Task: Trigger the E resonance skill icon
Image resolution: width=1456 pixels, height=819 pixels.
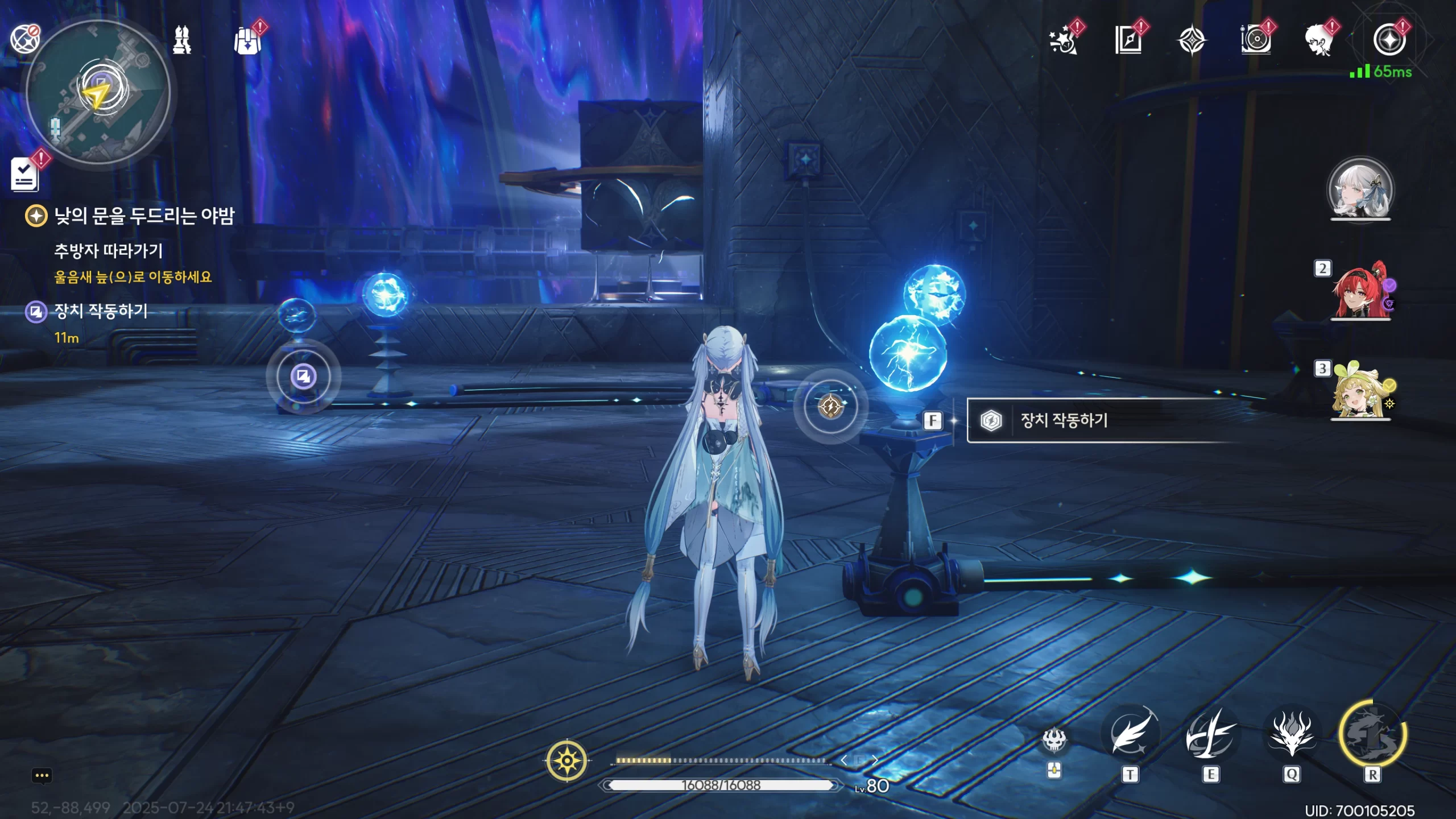Action: 1211,735
